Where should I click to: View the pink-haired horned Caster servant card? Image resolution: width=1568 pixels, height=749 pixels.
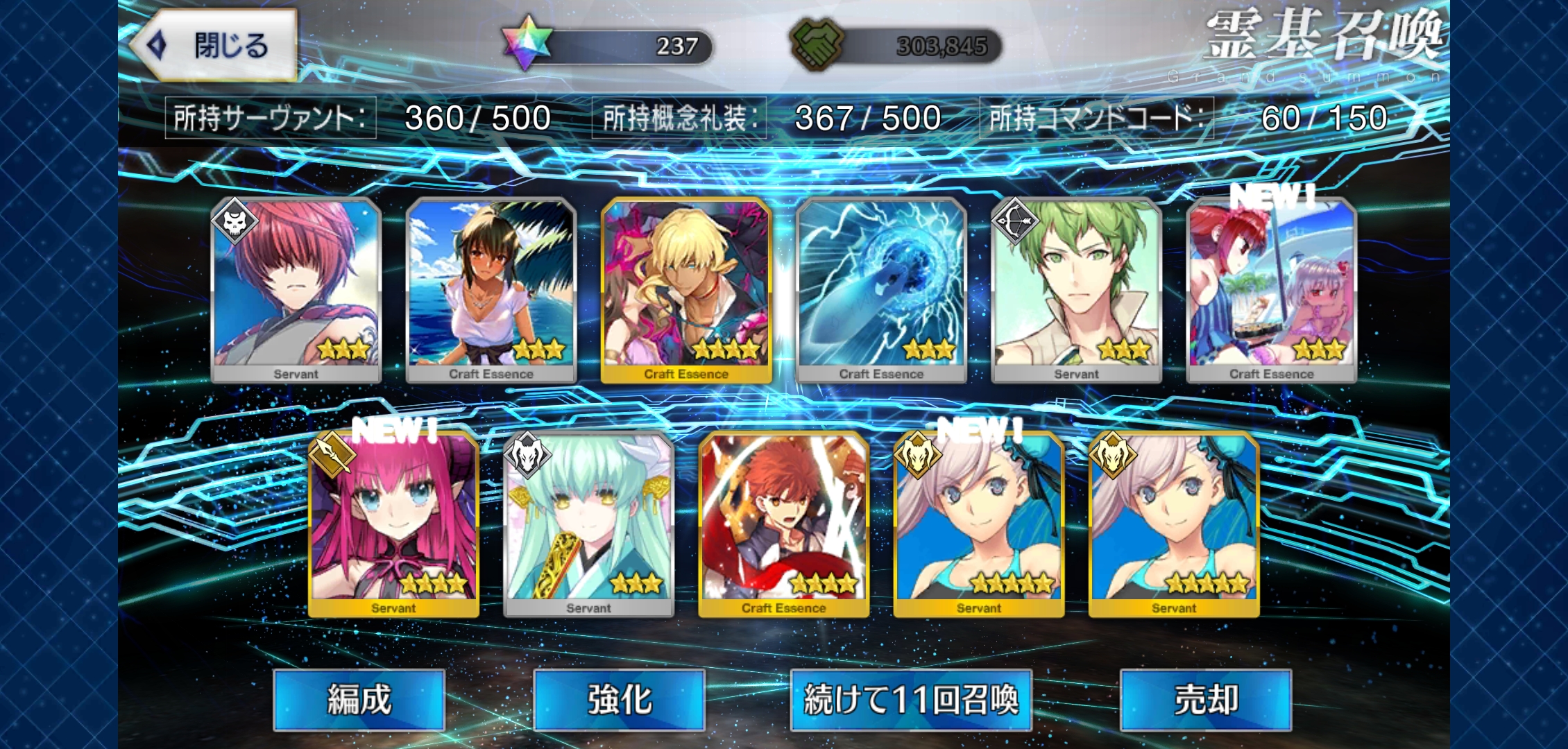pos(393,524)
